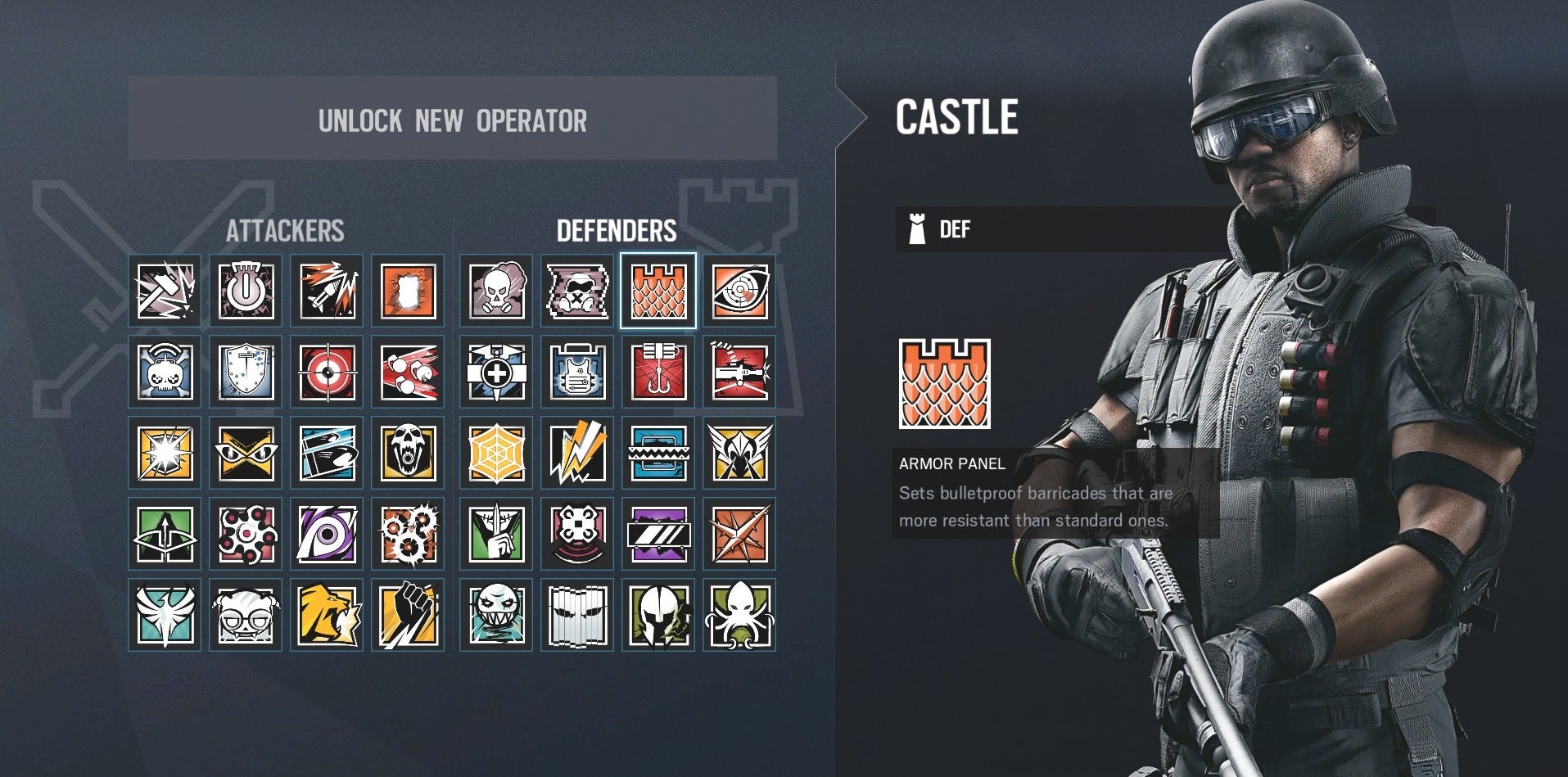Choose Blitz's flash shield icon

click(164, 453)
